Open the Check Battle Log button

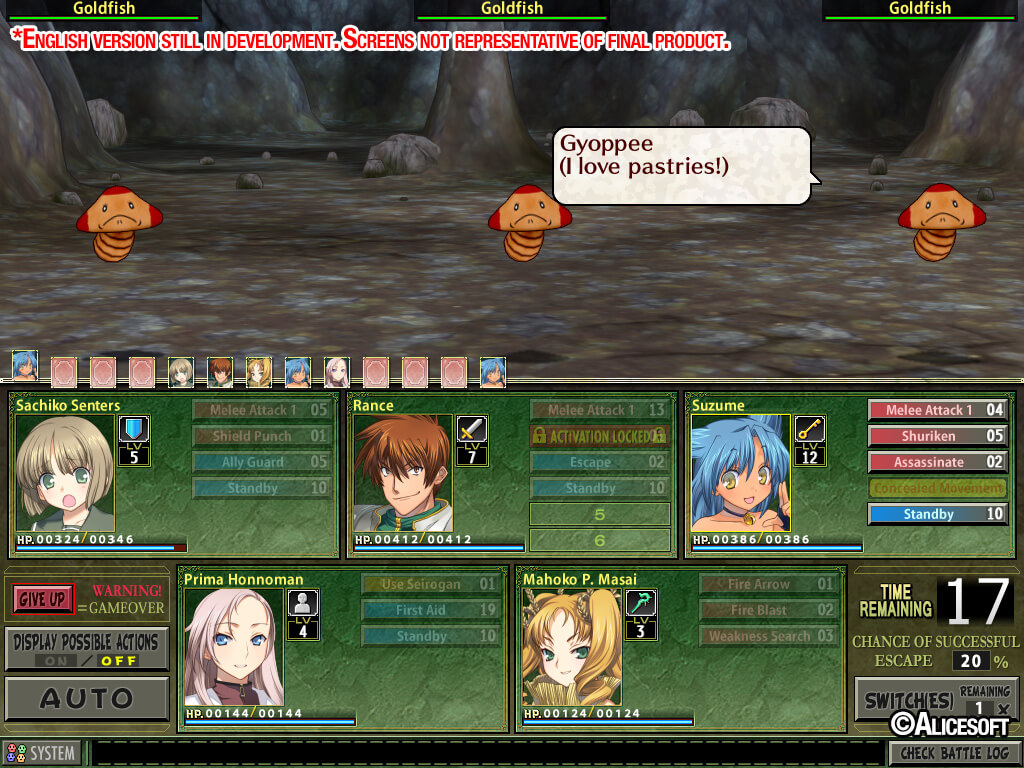tap(955, 753)
